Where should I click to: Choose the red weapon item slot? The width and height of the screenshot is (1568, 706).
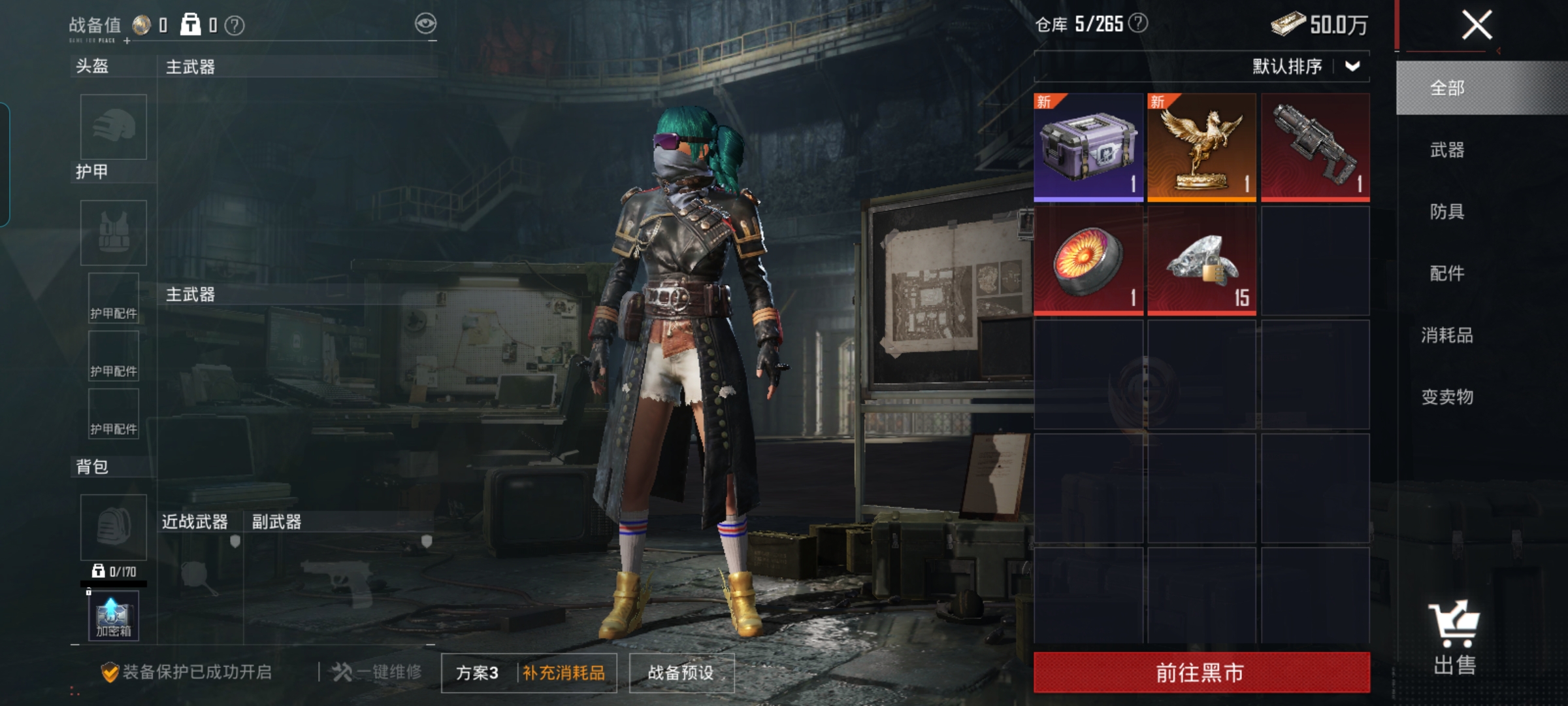1315,147
